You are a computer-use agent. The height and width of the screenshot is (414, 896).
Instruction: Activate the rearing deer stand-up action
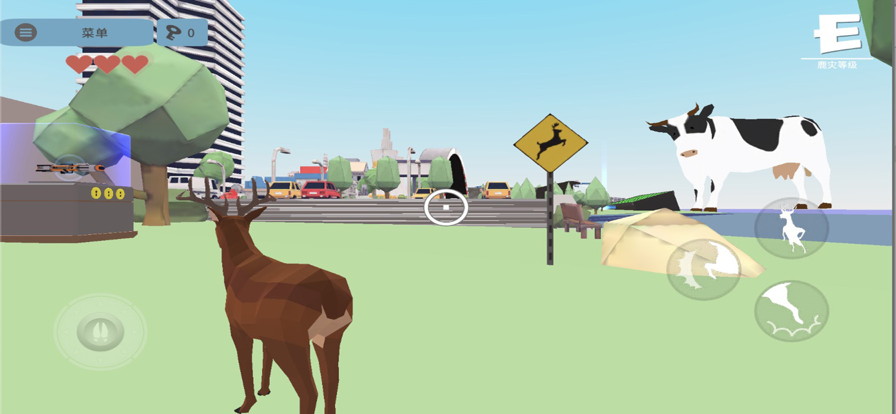[791, 228]
